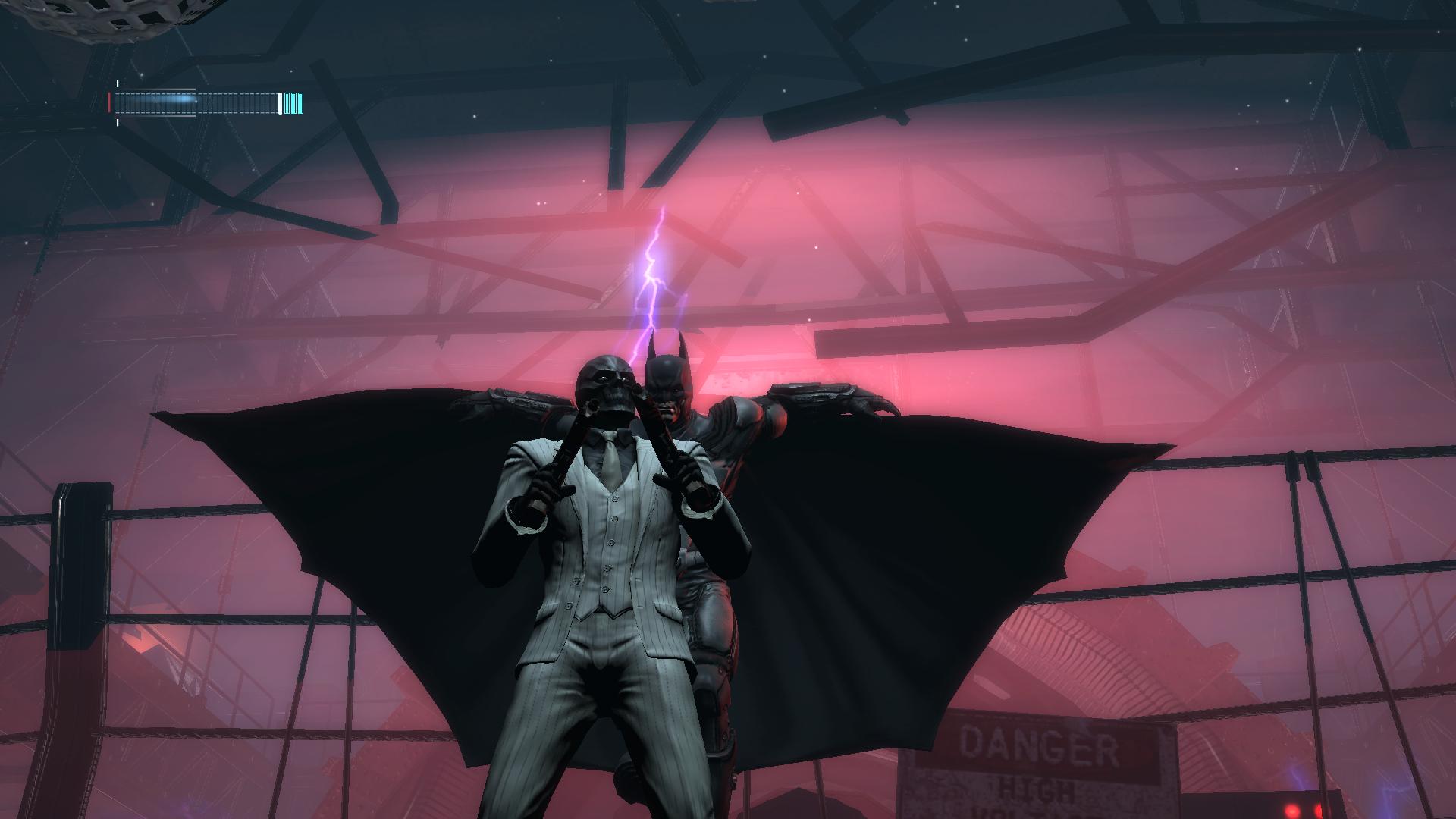Expand the white segment ending the health gauge

tap(281, 102)
